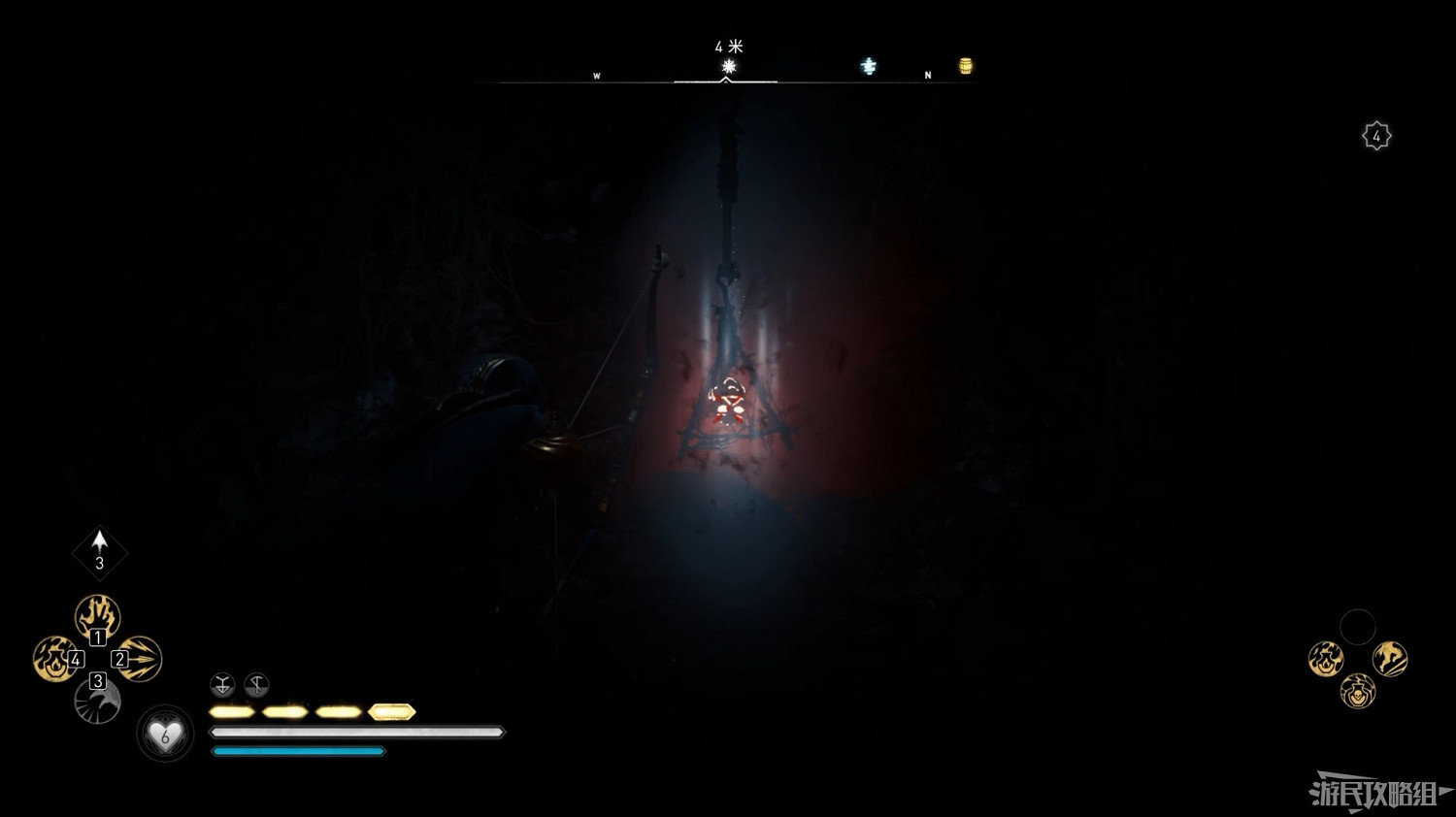
Task: Click the mount icon in the right radial cluster
Action: tap(1389, 658)
